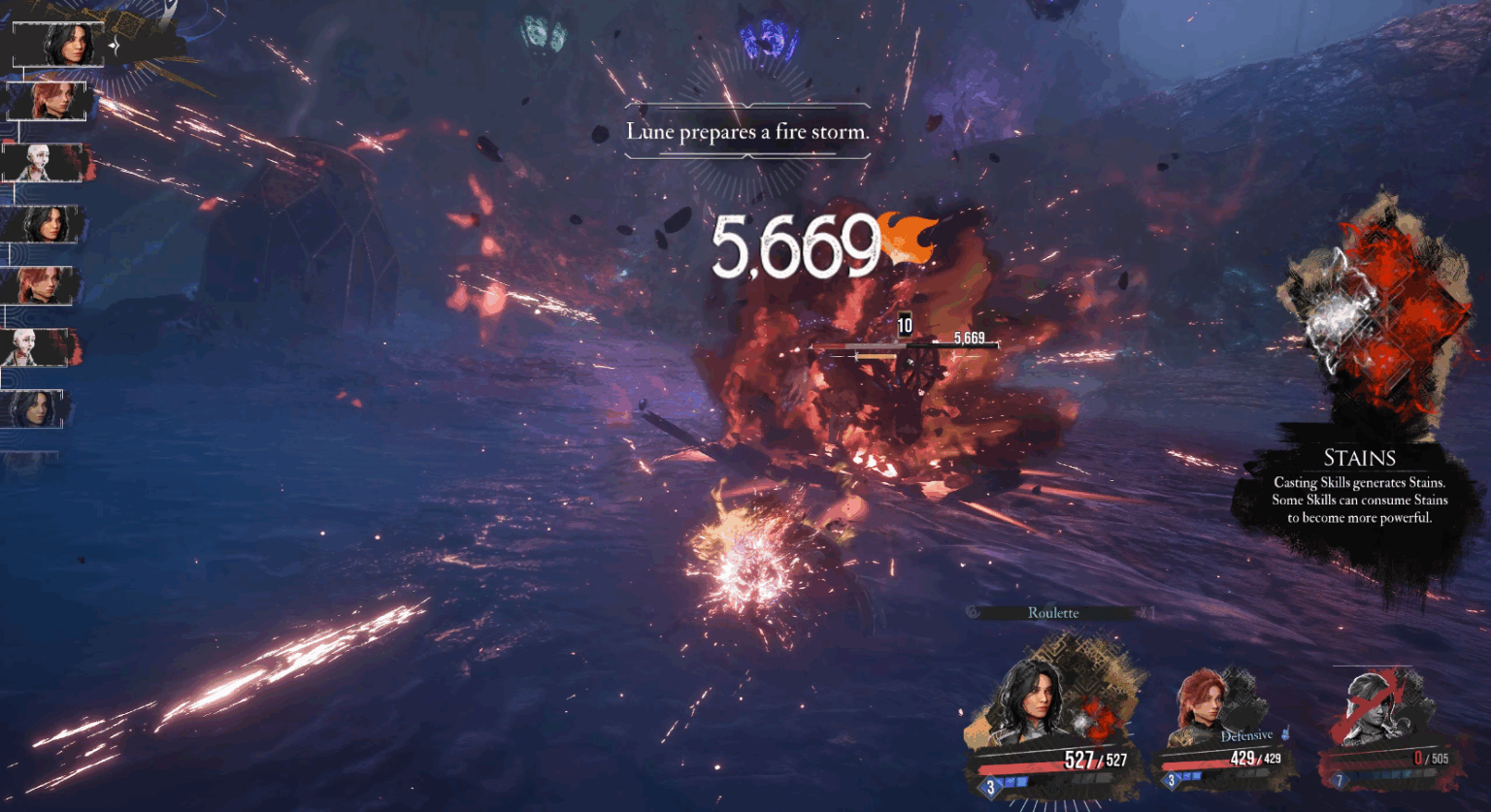This screenshot has height=812, width=1491.
Task: Click the Defensive stance icon next to Sciel's label
Action: click(1285, 734)
